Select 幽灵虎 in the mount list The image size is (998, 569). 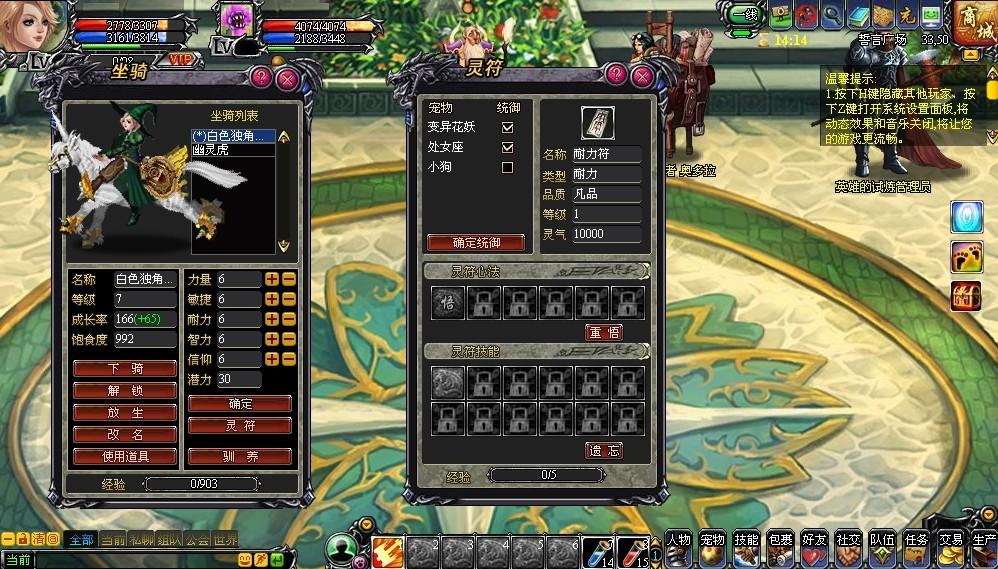coord(219,149)
